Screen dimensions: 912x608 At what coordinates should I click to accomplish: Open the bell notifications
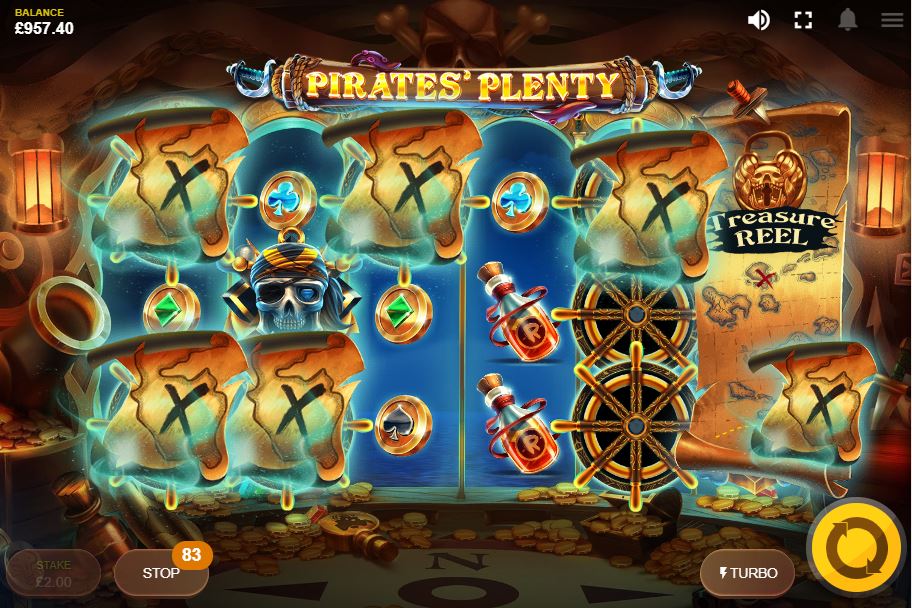click(x=848, y=20)
